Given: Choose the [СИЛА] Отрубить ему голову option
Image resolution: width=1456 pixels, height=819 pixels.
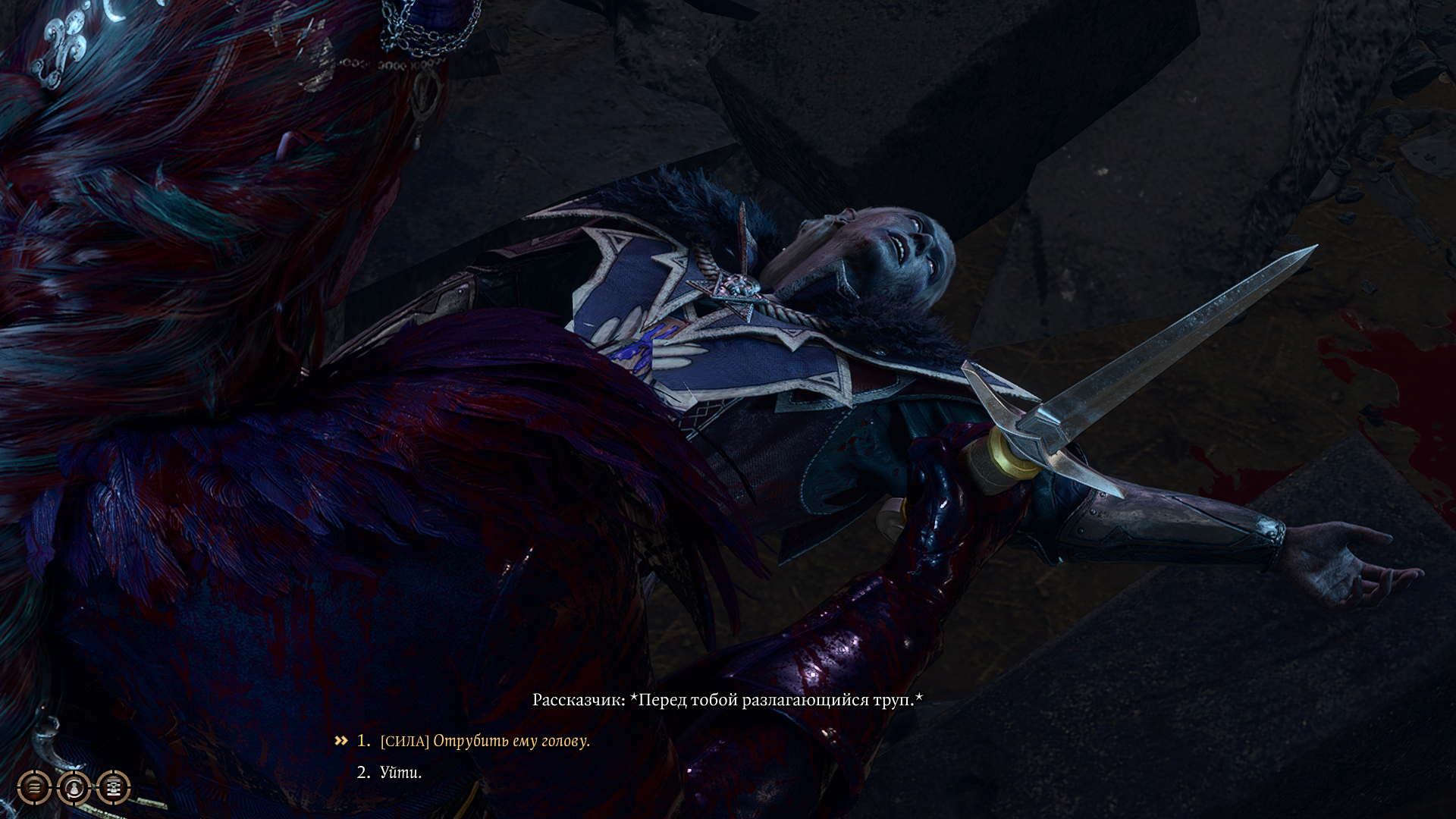Looking at the screenshot, I should click(484, 741).
